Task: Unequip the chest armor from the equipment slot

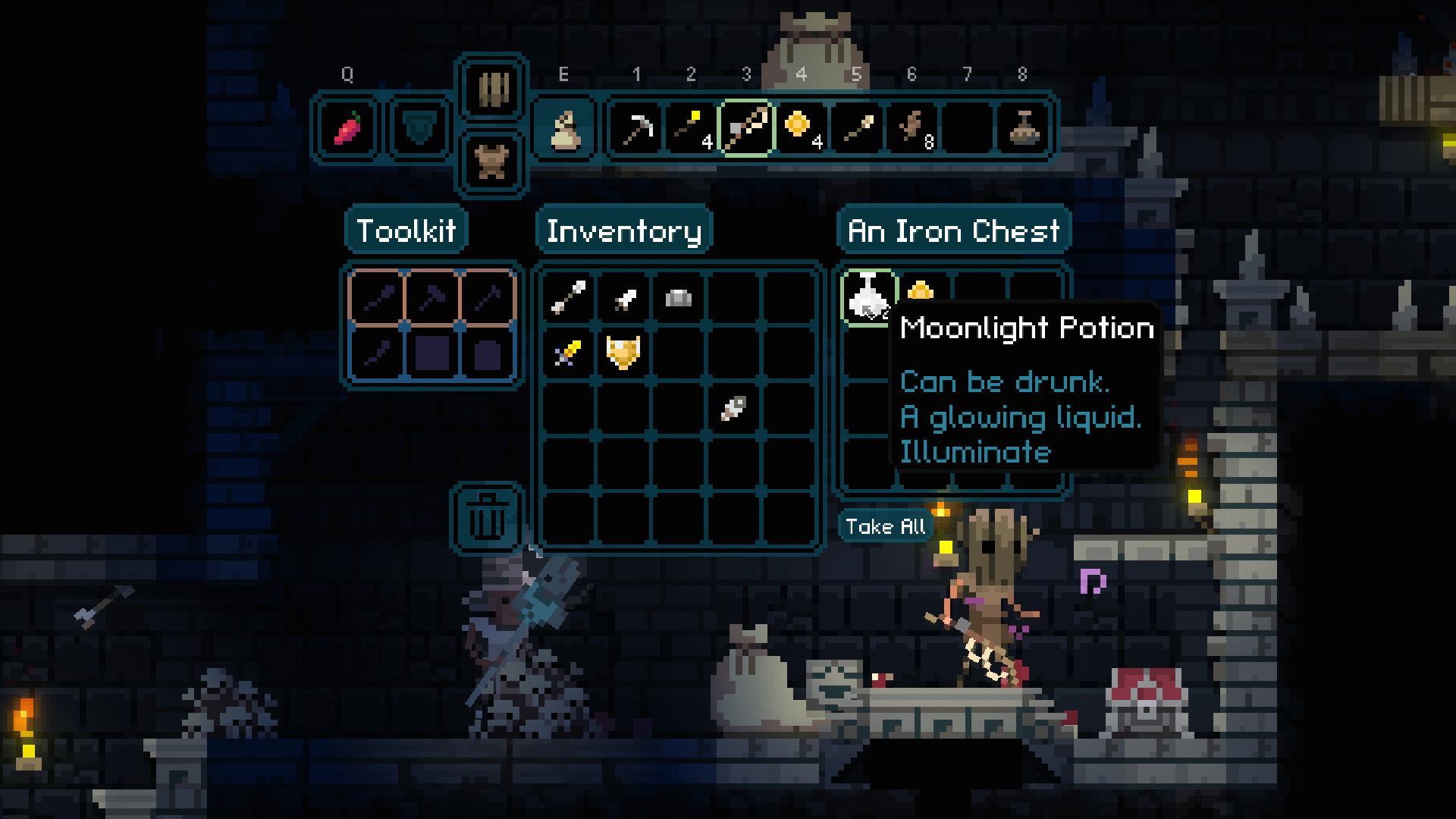Action: pyautogui.click(x=491, y=159)
